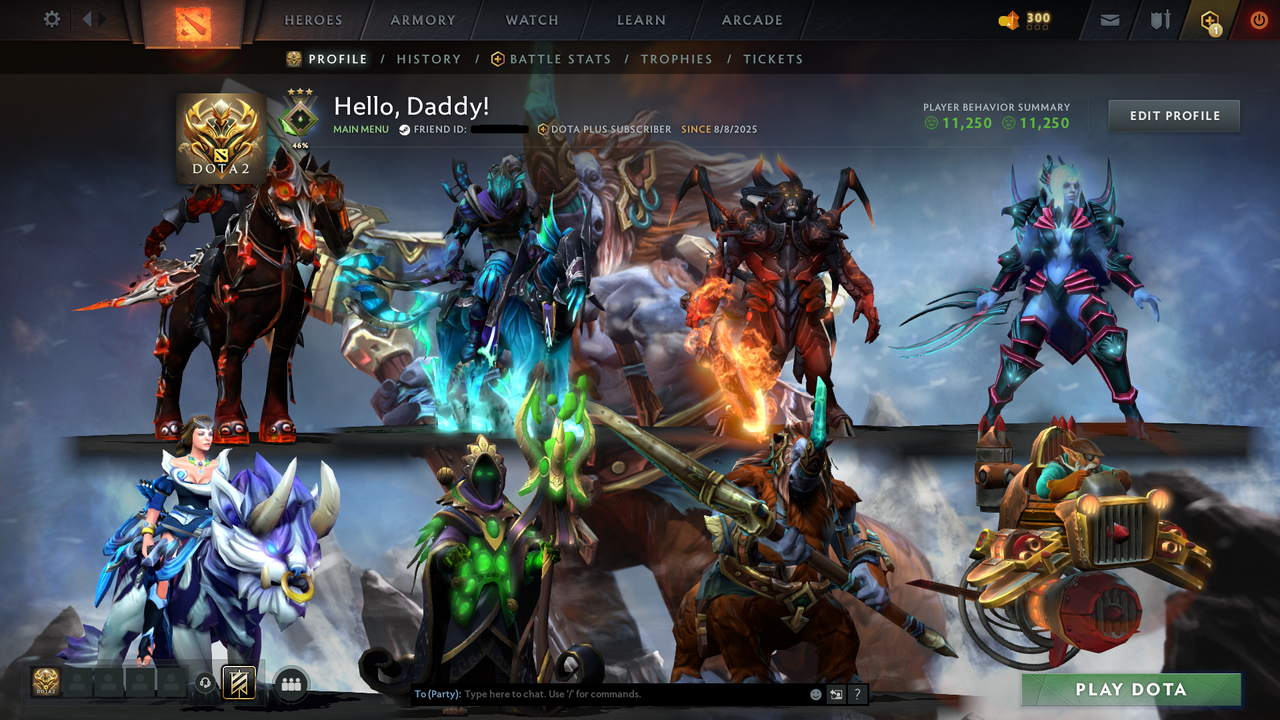The height and width of the screenshot is (720, 1280).
Task: Click the party chat input field
Action: pyautogui.click(x=600, y=693)
